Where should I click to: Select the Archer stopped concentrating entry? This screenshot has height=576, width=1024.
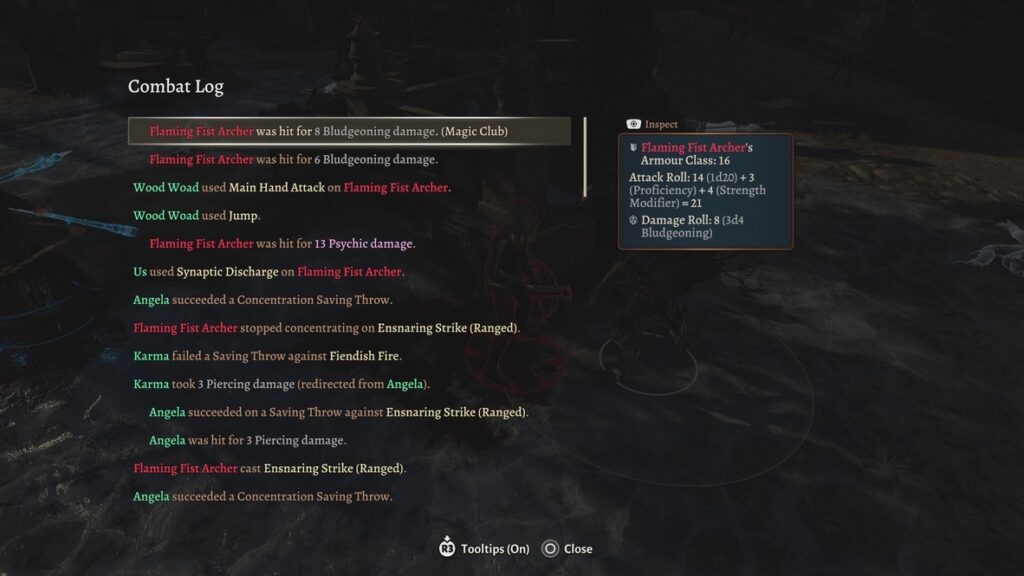pos(327,328)
